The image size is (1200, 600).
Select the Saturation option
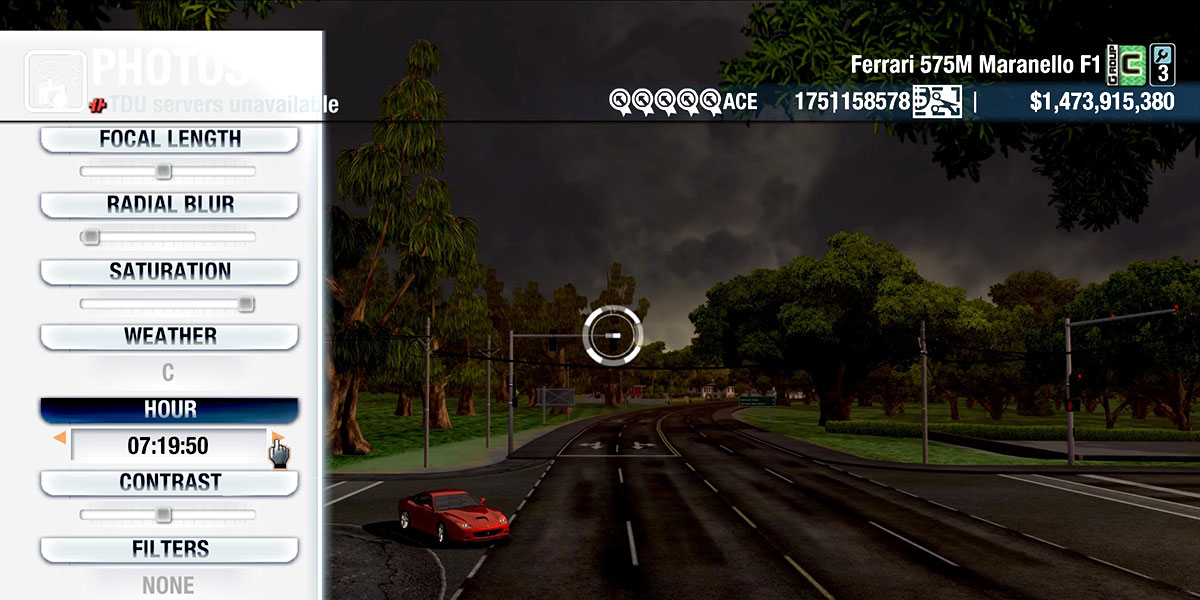point(169,271)
